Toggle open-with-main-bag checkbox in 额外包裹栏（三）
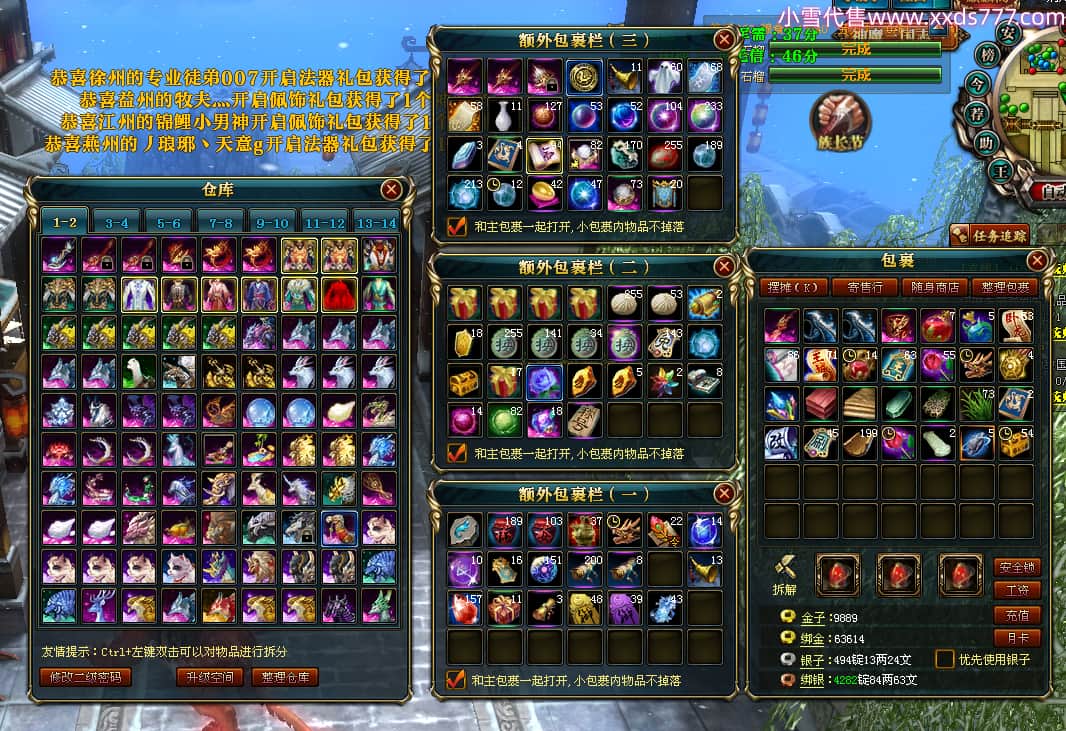The image size is (1066, 731). click(456, 227)
